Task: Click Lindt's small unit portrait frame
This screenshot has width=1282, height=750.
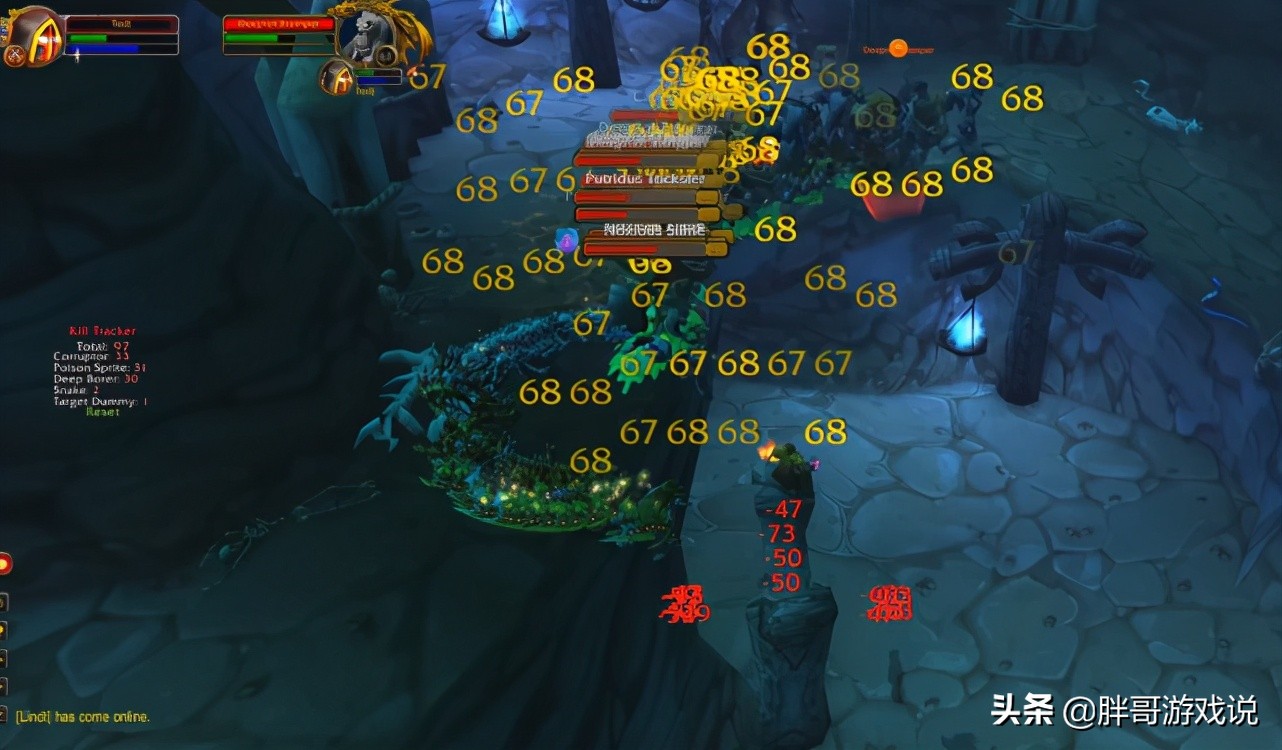Action: (337, 80)
